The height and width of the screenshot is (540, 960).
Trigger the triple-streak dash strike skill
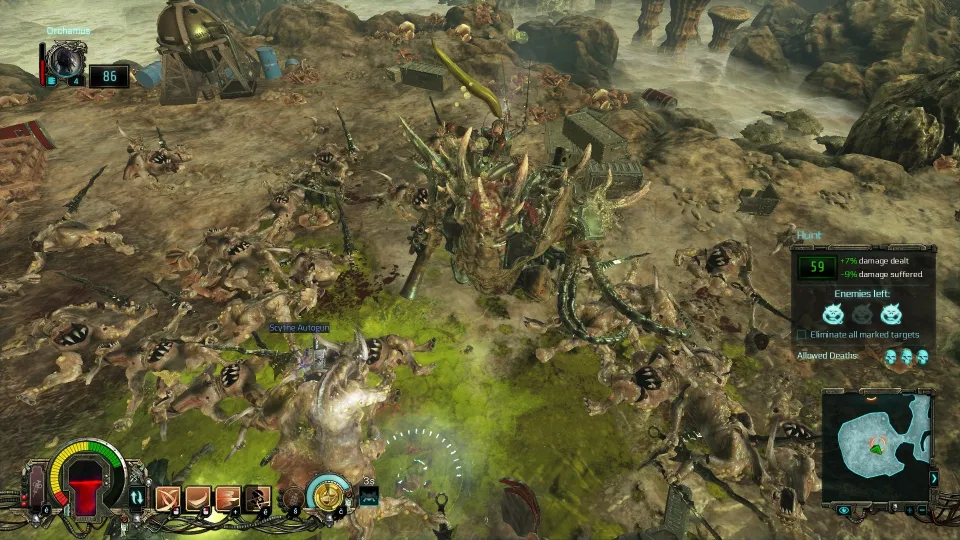coord(228,497)
